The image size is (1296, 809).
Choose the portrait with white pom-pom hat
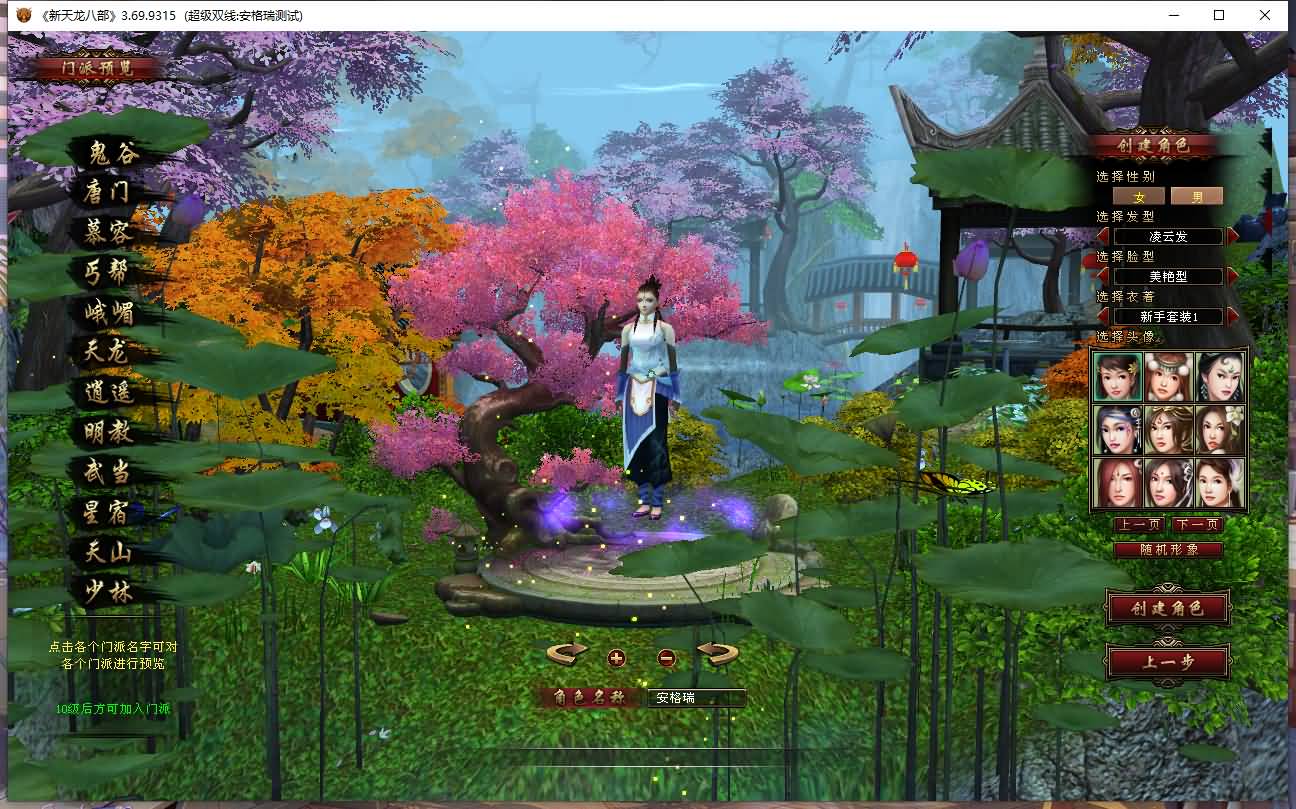tap(1168, 377)
